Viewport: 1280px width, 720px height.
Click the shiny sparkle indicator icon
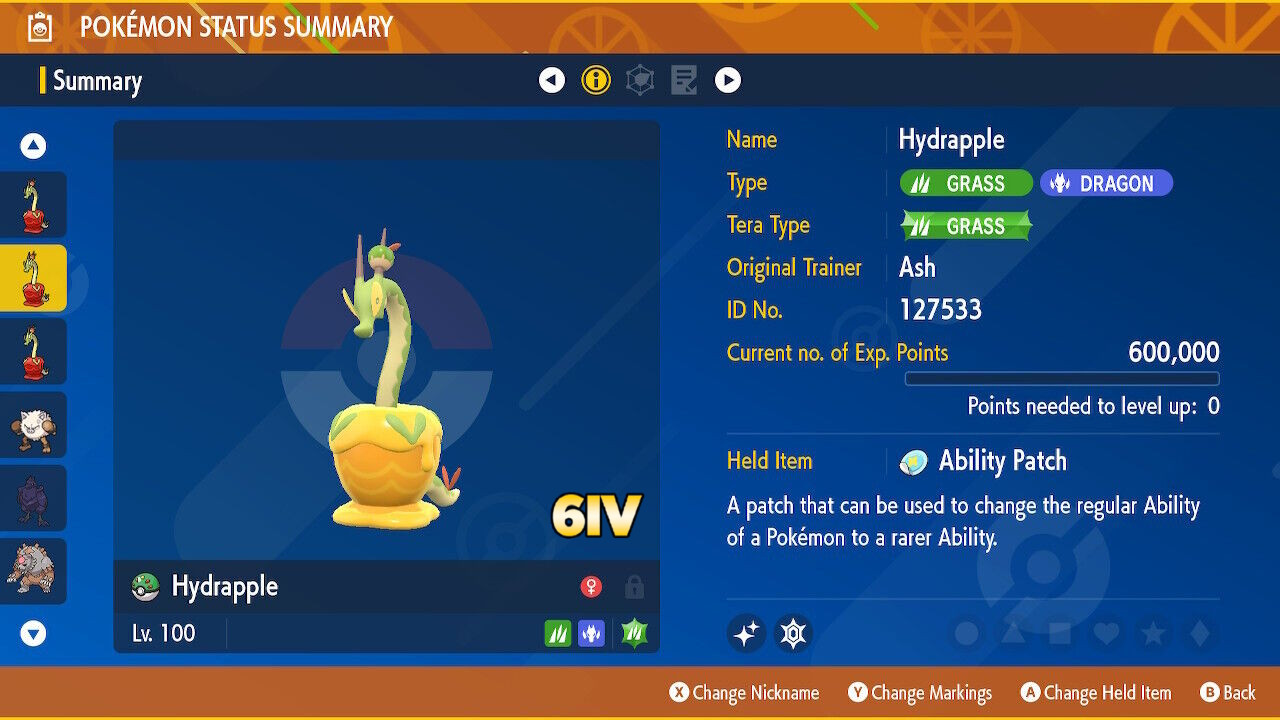745,633
